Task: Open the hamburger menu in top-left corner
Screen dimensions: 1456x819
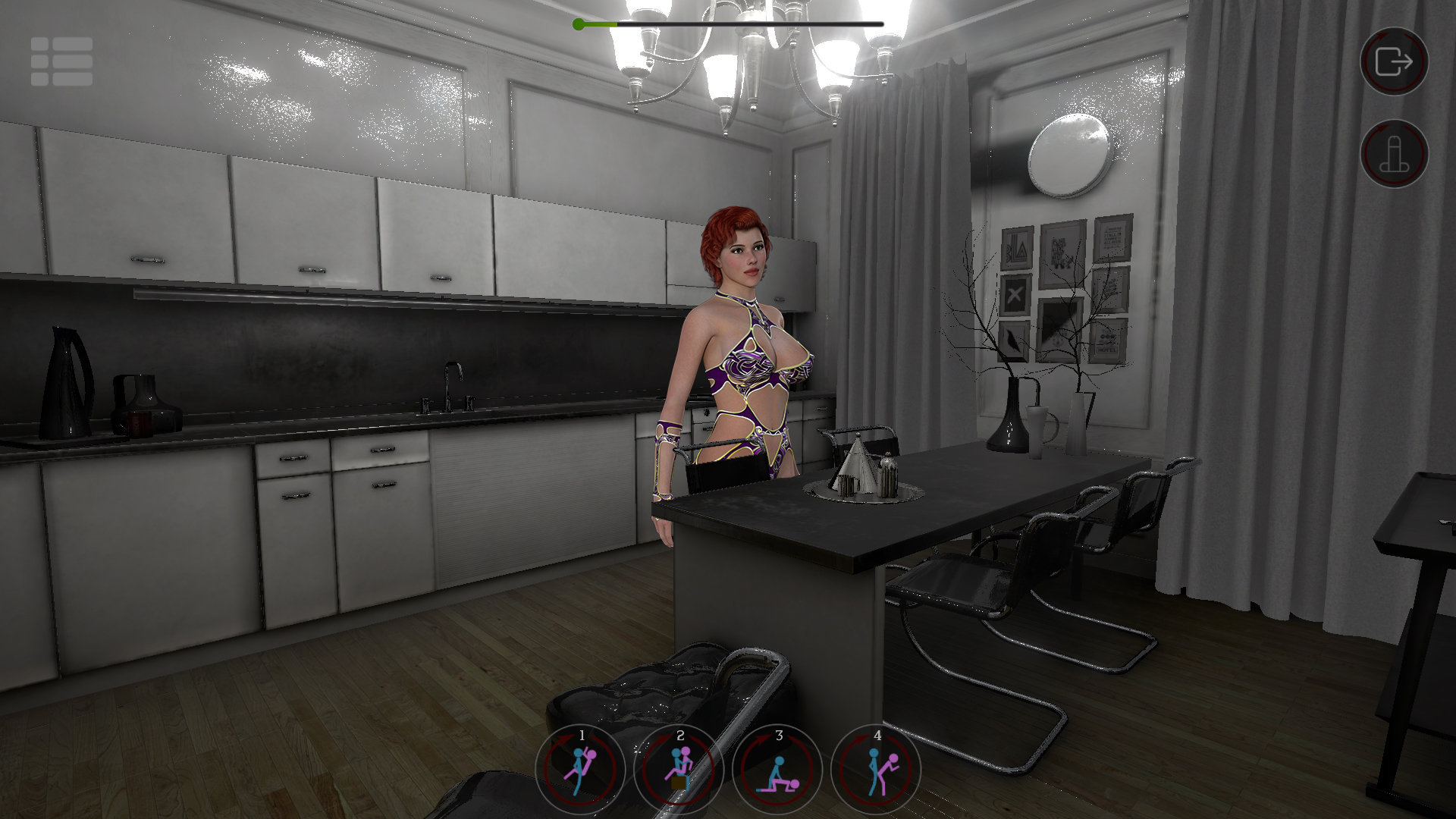Action: (61, 62)
